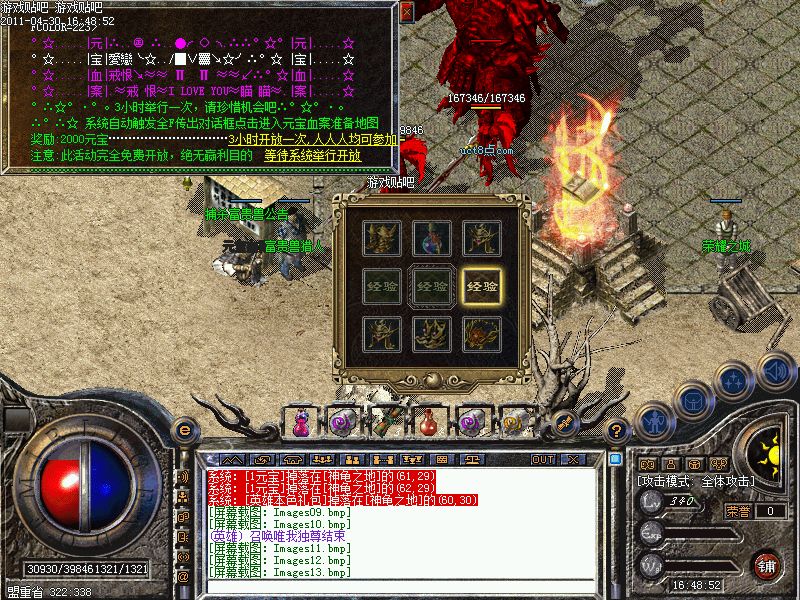Close the chat panel with the X button

[574, 459]
